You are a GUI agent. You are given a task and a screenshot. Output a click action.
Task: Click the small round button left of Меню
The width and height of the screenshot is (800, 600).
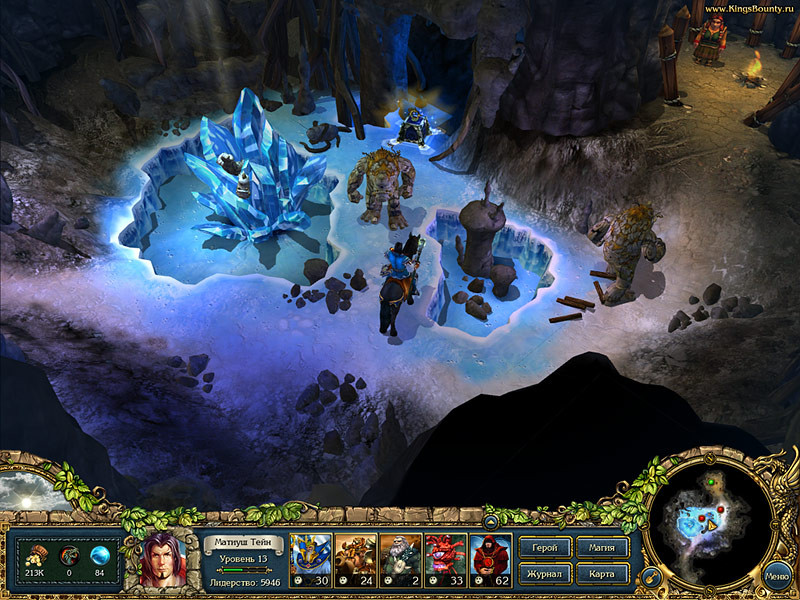(648, 577)
